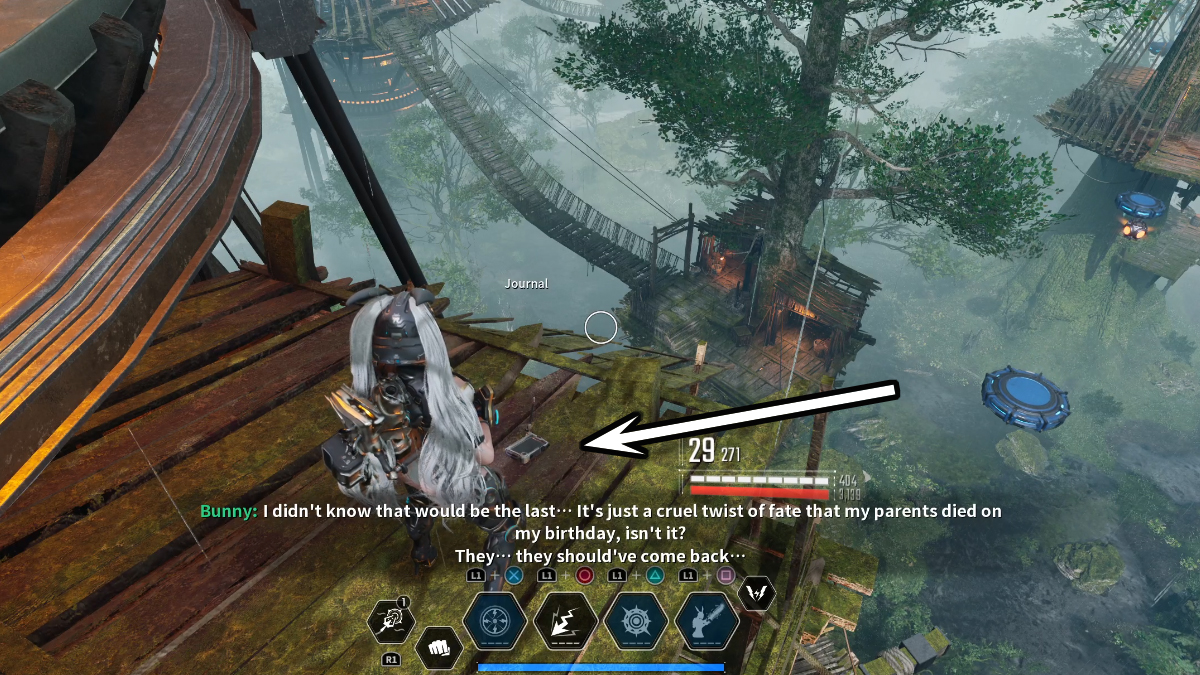Cast the spiked ring emission skill
The image size is (1200, 675).
[x=636, y=621]
